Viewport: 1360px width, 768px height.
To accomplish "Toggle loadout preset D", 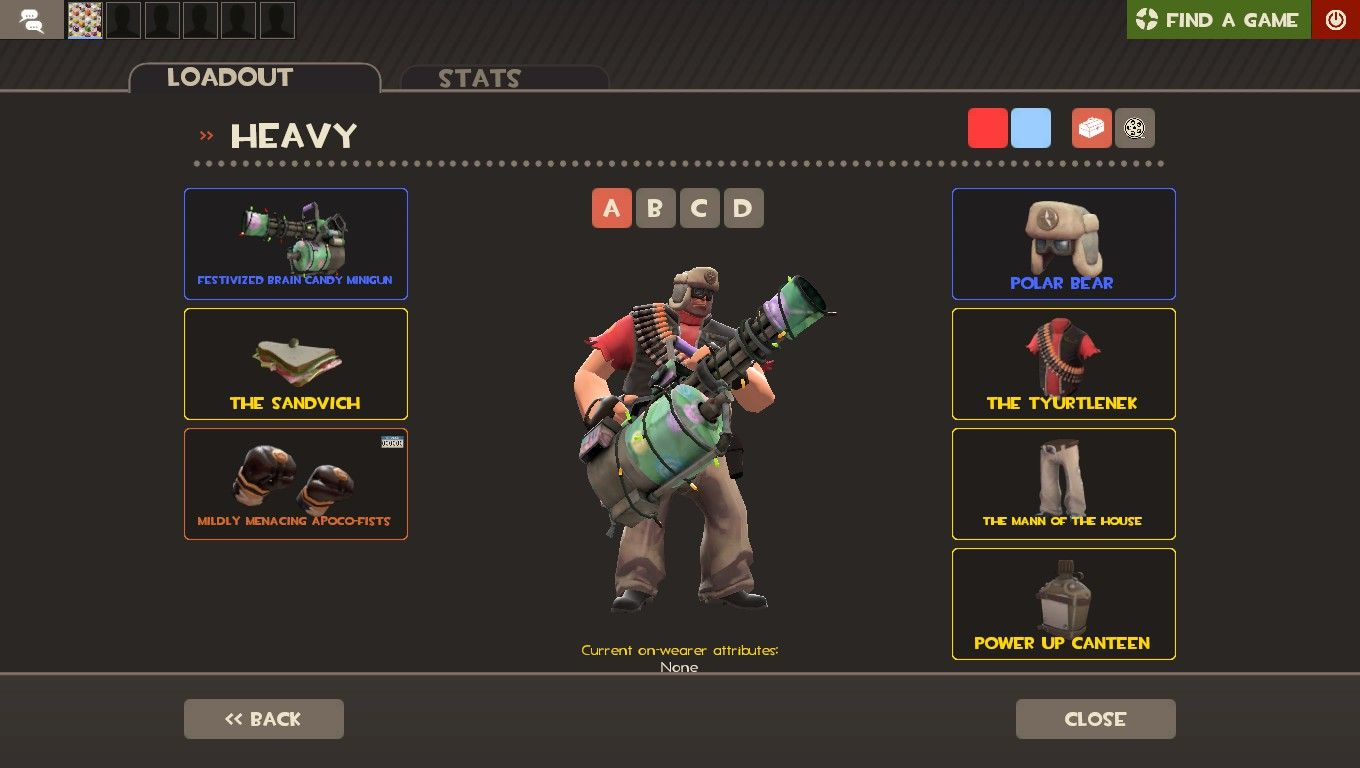I will (743, 208).
